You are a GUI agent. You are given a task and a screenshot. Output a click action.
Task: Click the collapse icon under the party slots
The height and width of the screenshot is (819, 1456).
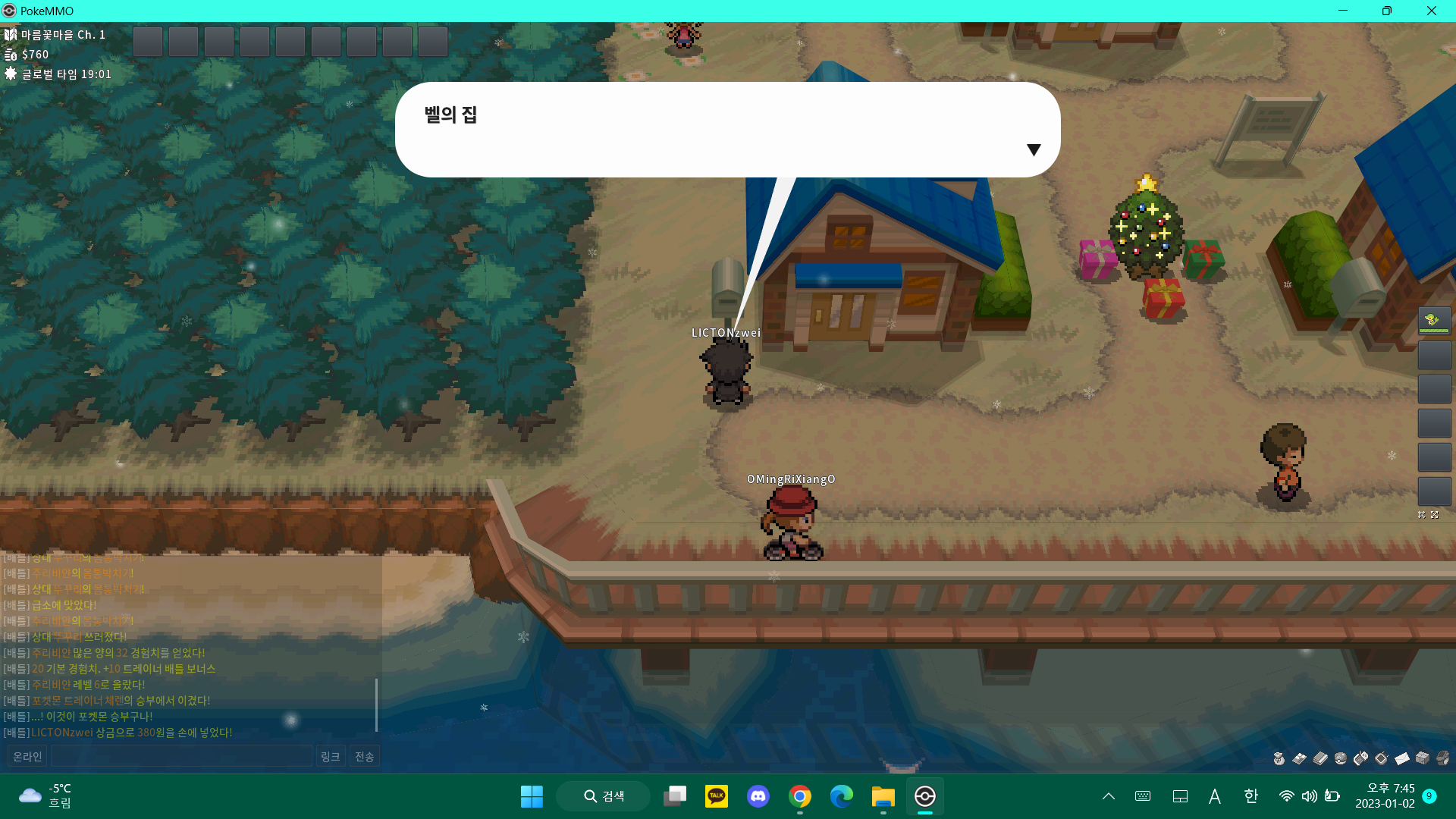pyautogui.click(x=1422, y=515)
